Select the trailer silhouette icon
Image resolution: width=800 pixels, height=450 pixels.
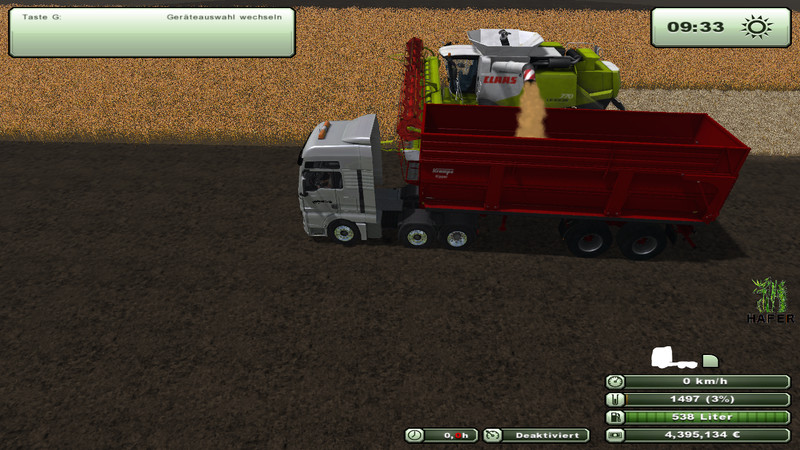click(x=710, y=360)
